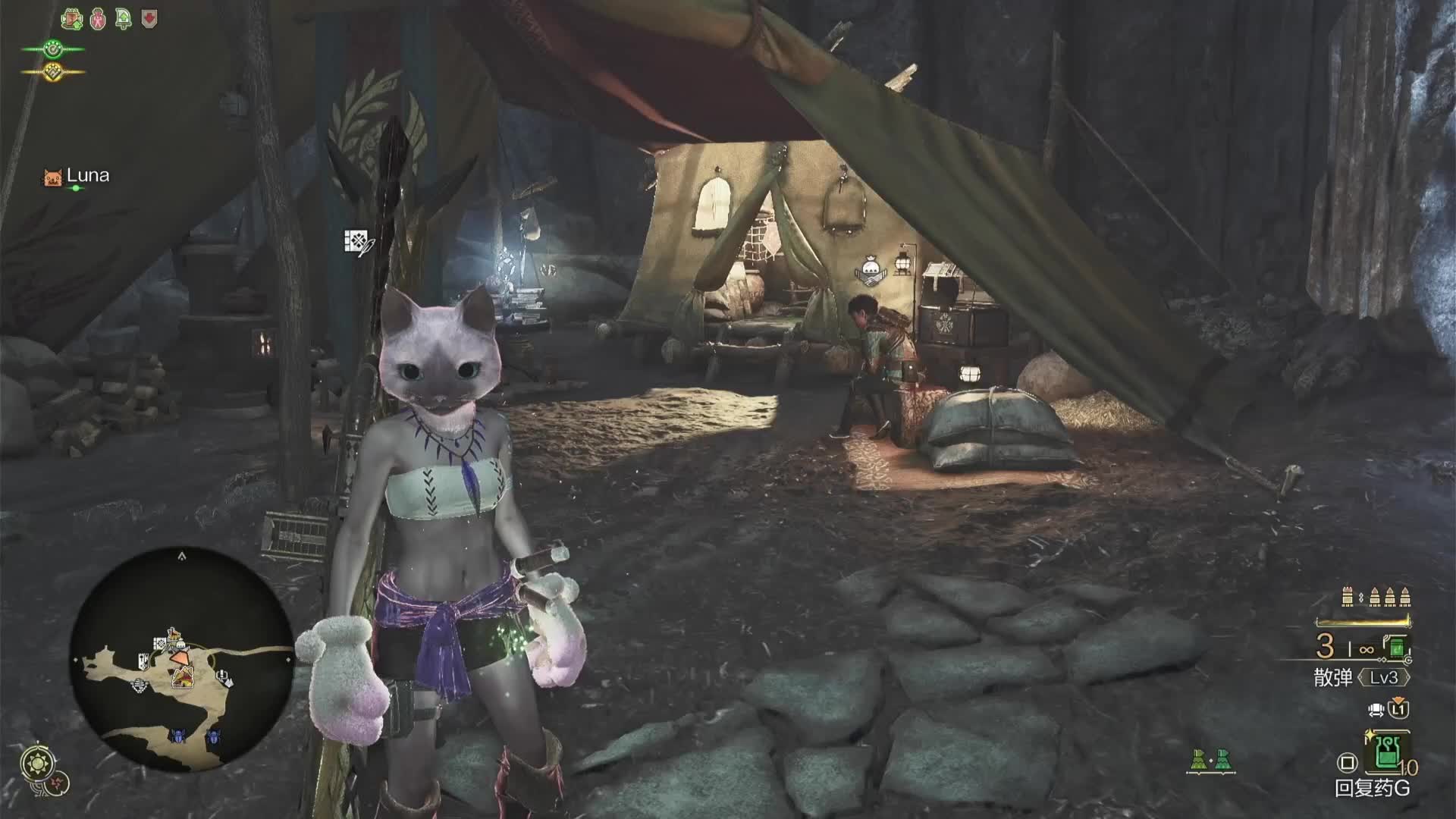Click the red down-arrow shield debuff icon
Image resolution: width=1456 pixels, height=819 pixels.
(x=149, y=18)
